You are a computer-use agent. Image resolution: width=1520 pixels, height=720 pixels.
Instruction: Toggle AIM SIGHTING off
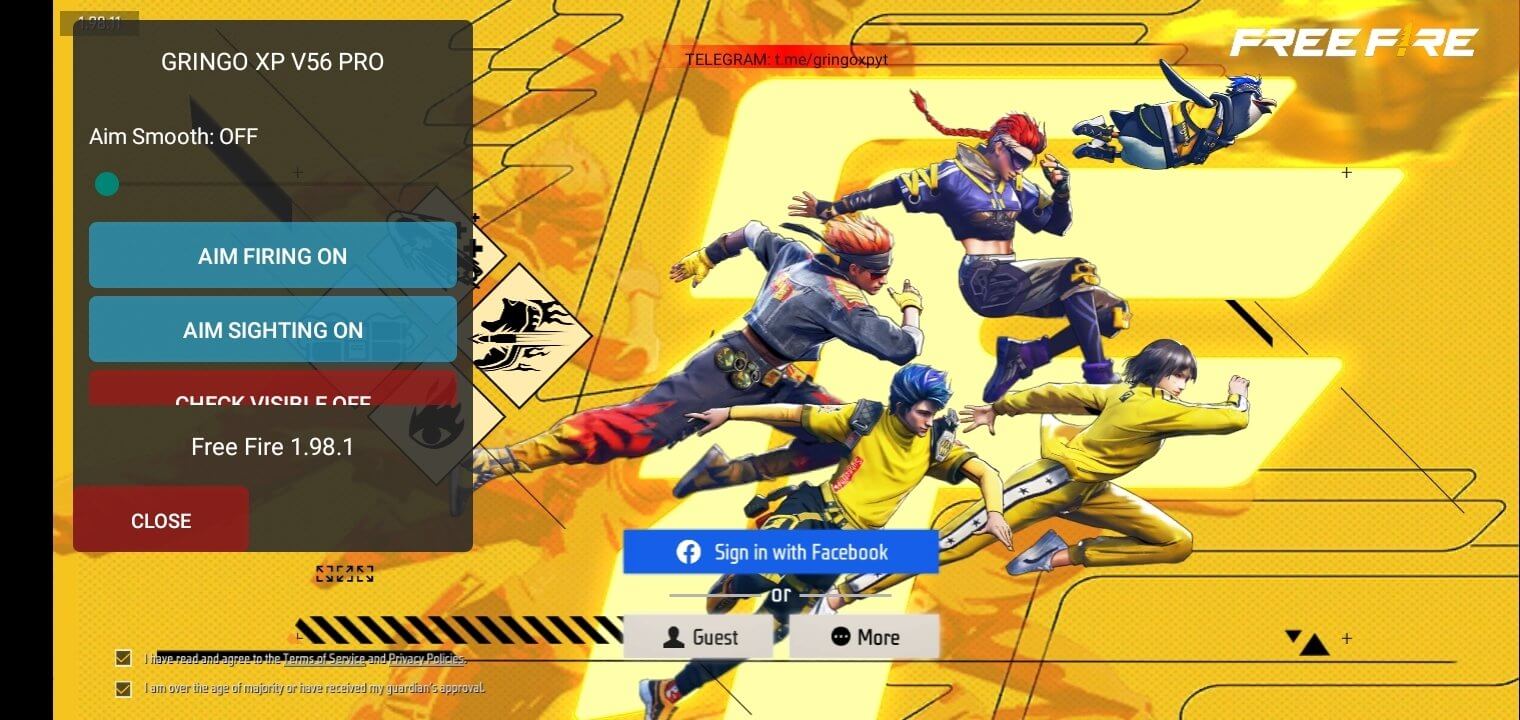(272, 330)
